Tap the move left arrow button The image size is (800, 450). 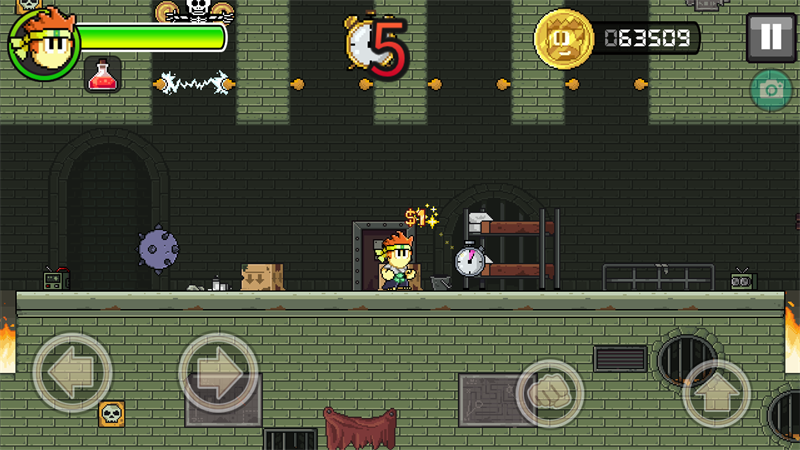pos(72,373)
